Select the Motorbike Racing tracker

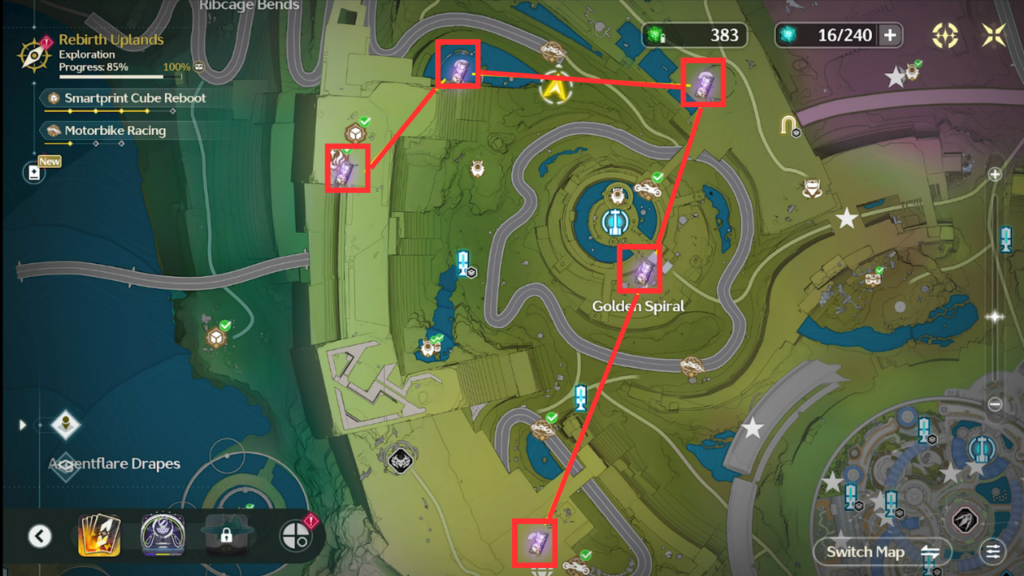click(114, 131)
